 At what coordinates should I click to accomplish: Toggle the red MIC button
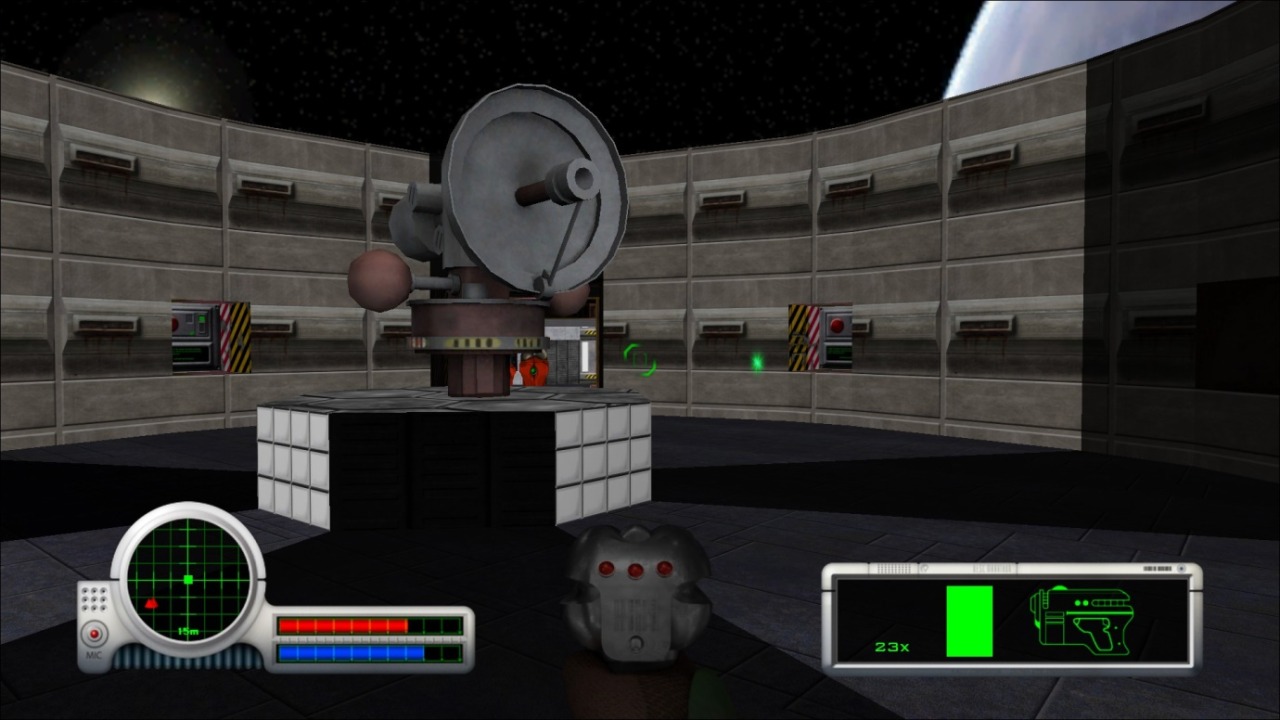point(95,634)
